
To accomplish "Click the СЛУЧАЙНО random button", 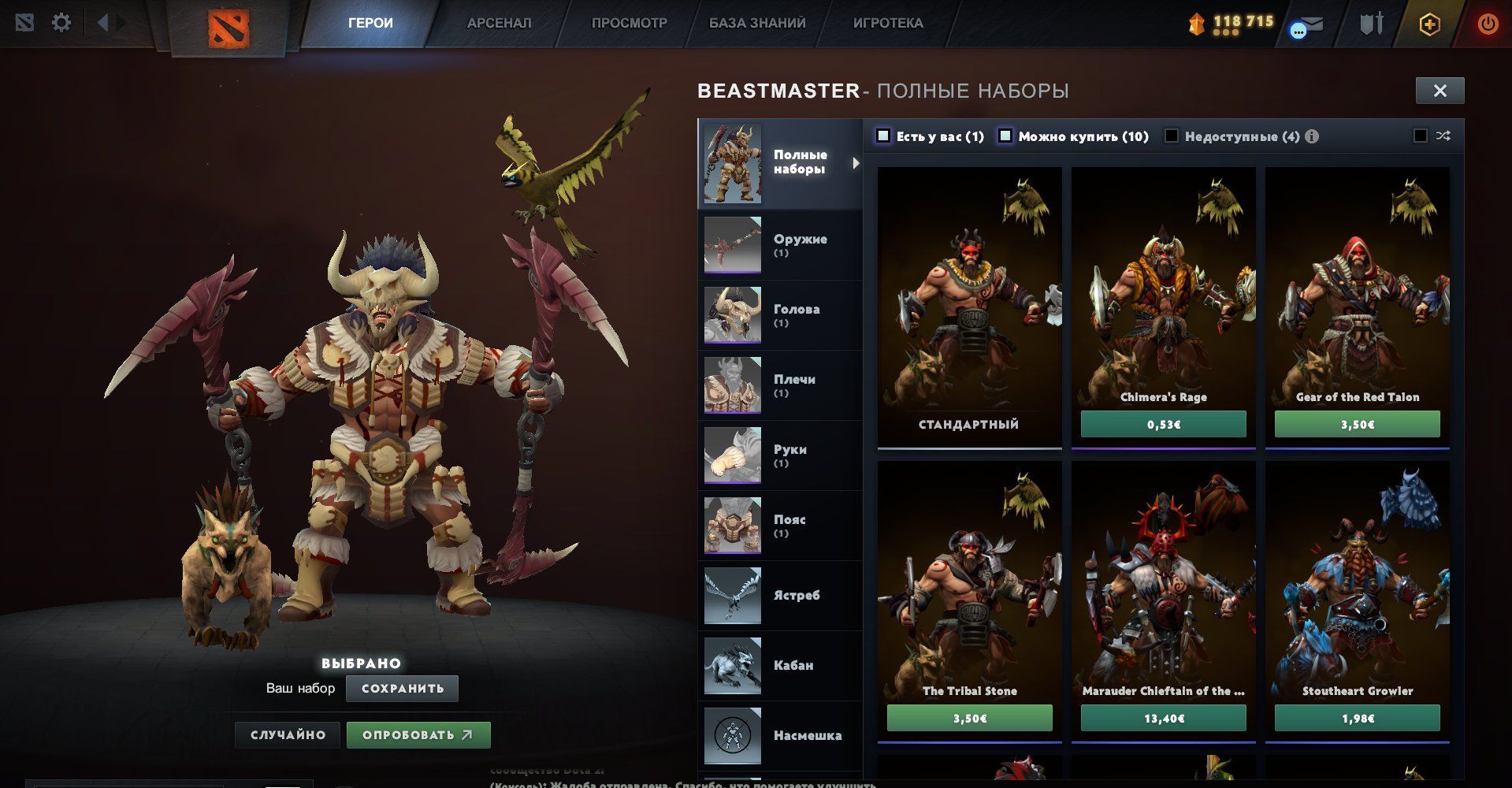I will click(288, 735).
